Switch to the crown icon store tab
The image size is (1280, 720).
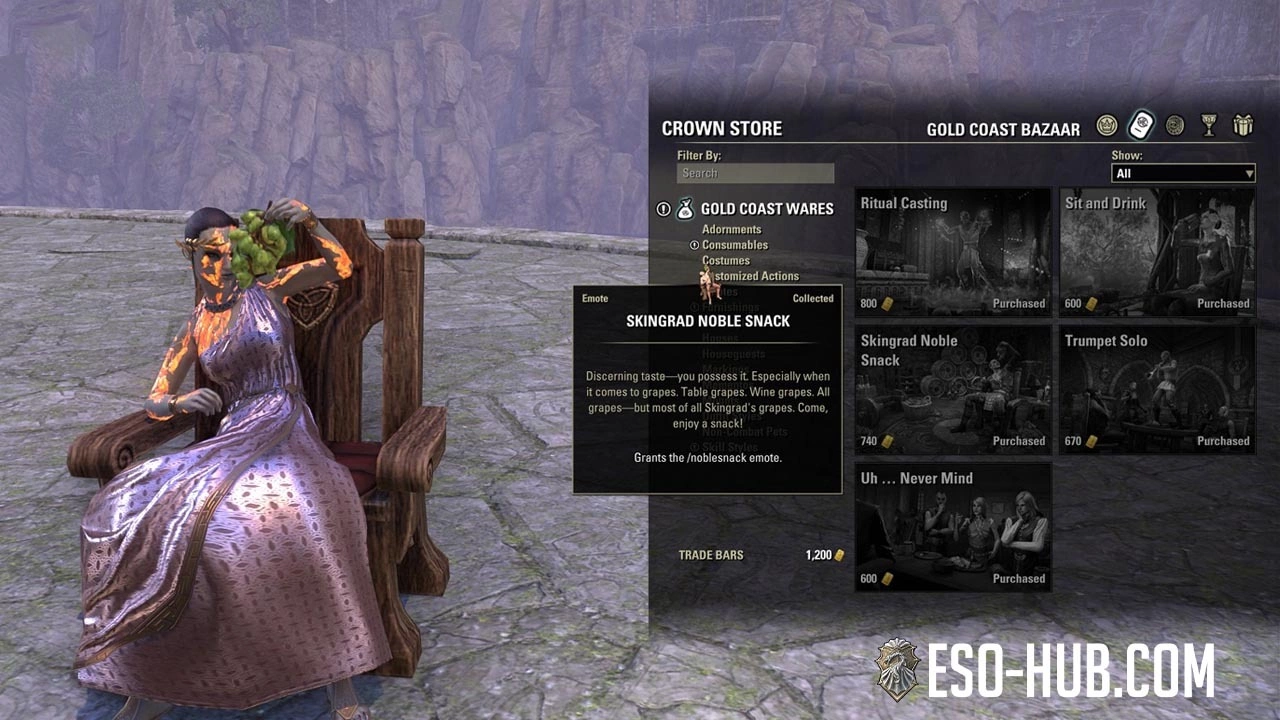pos(1106,126)
